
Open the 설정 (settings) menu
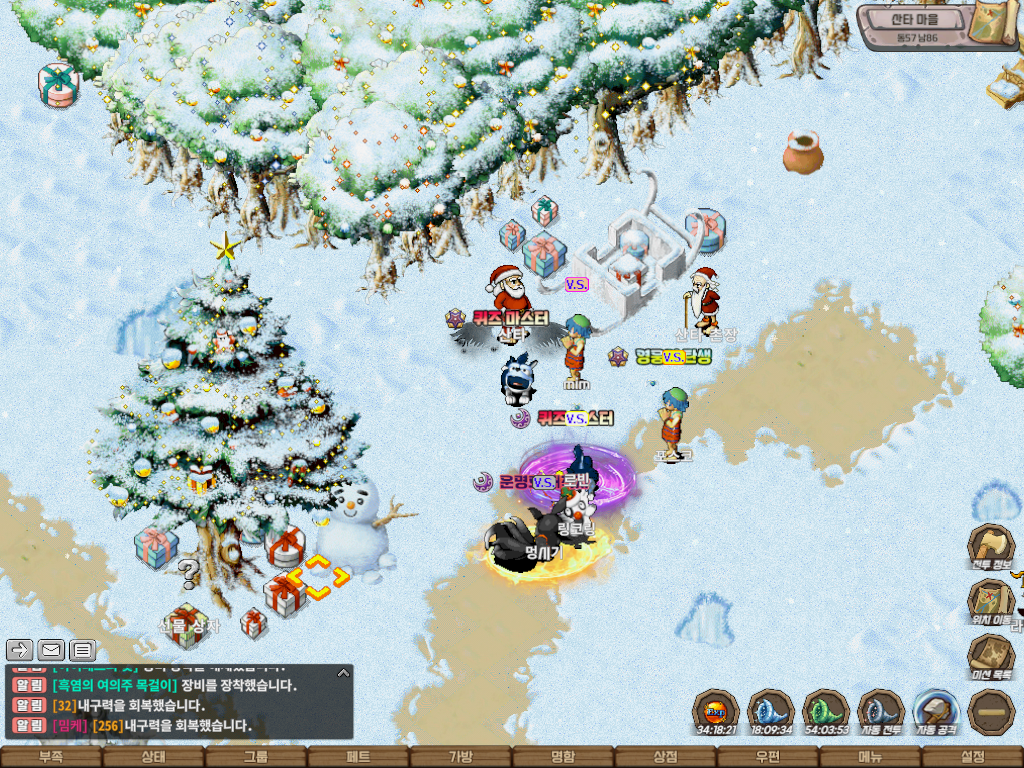pos(972,757)
